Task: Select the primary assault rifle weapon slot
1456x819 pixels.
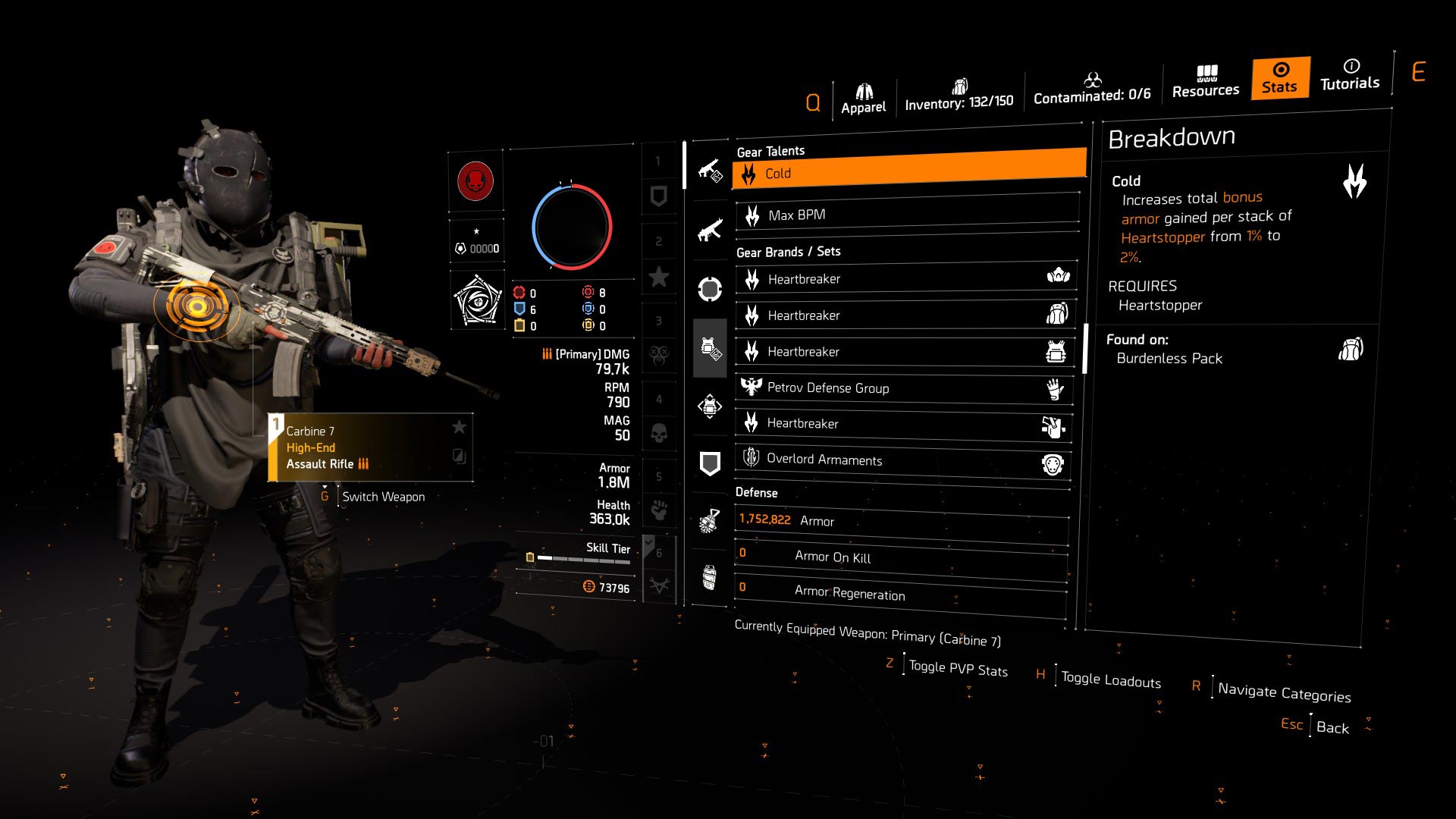Action: pyautogui.click(x=709, y=171)
